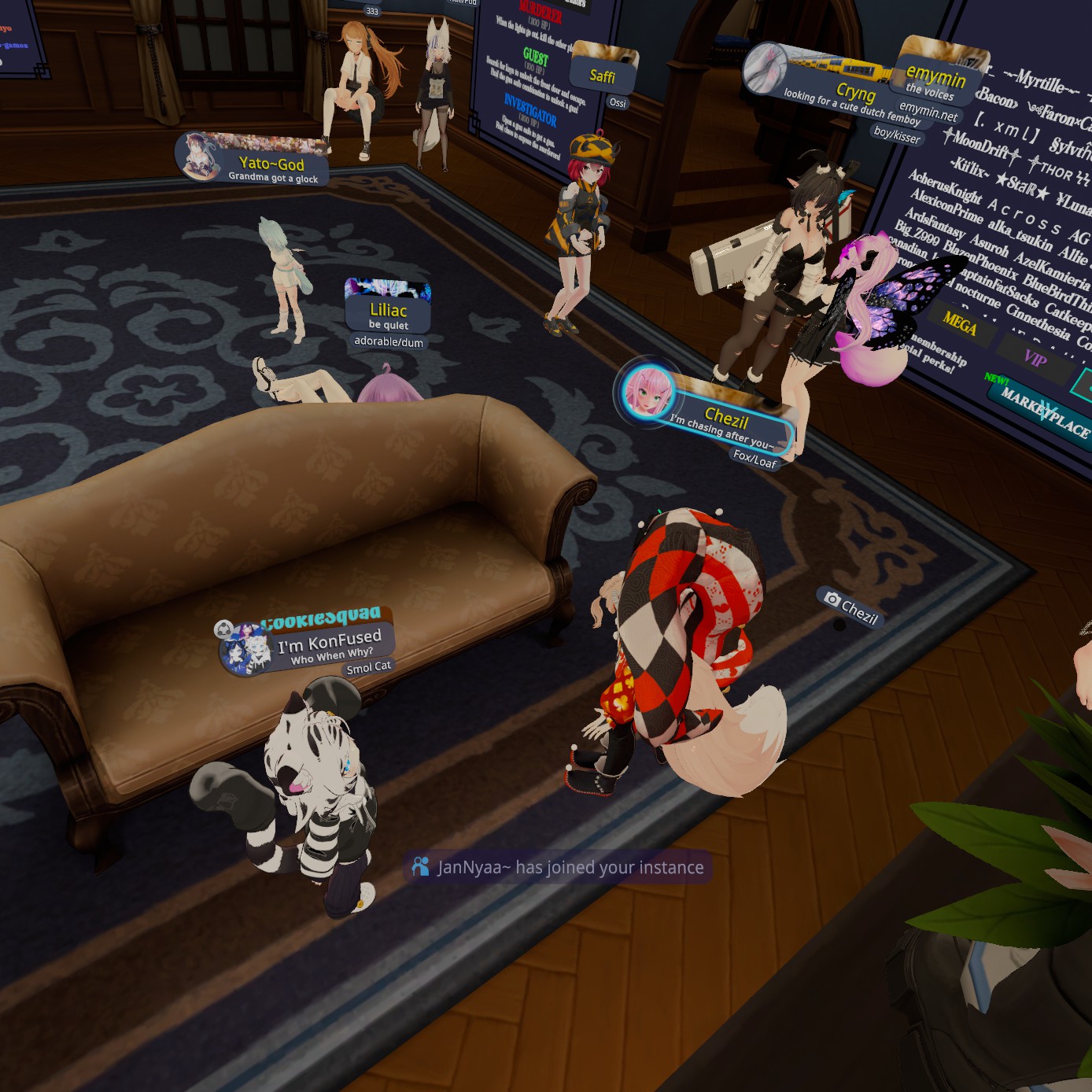Open Cryng's player nameplate
Viewport: 1092px width, 1092px height.
point(854,94)
